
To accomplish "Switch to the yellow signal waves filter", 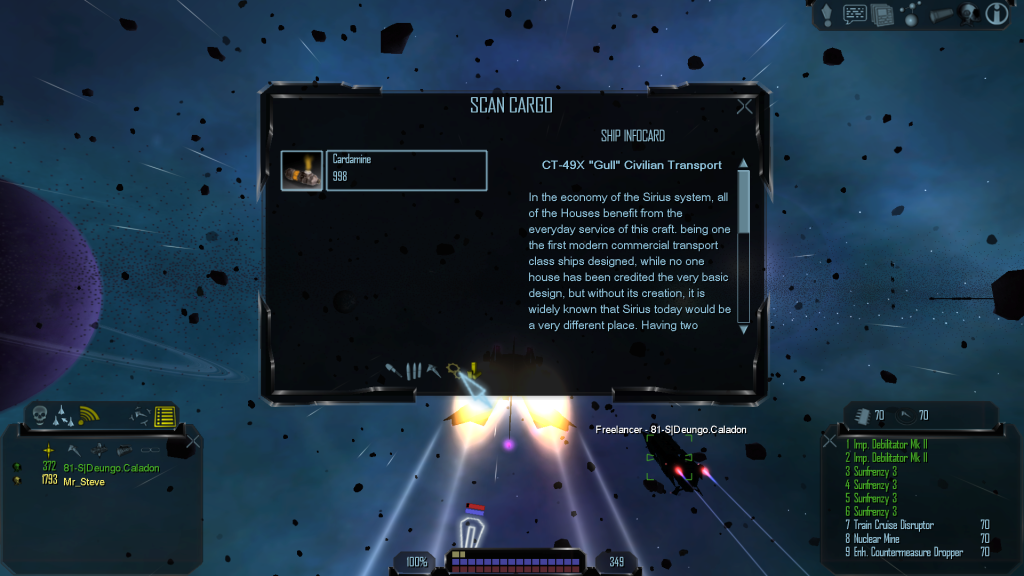I will pos(89,415).
